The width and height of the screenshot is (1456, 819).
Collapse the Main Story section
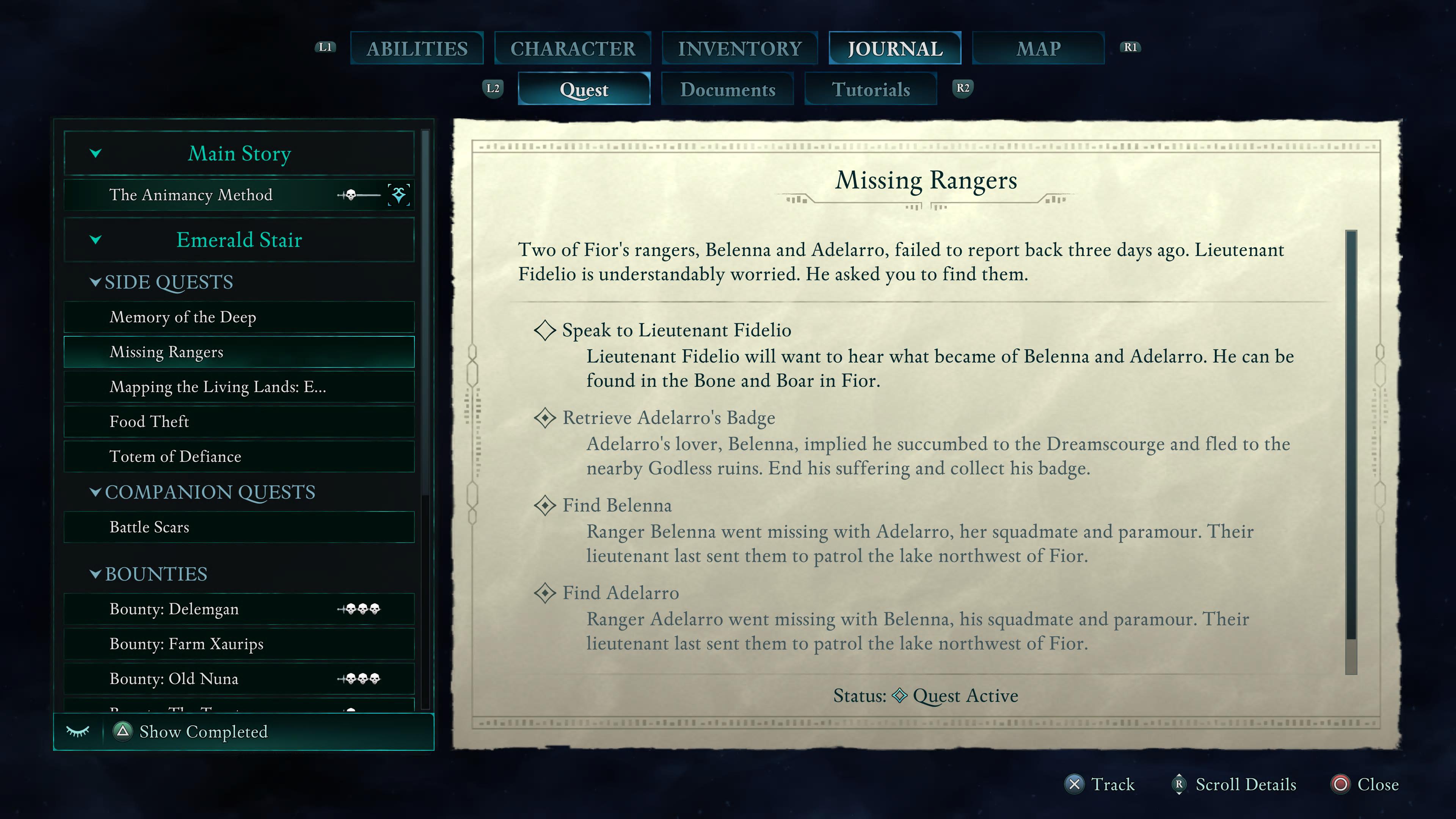coord(96,153)
